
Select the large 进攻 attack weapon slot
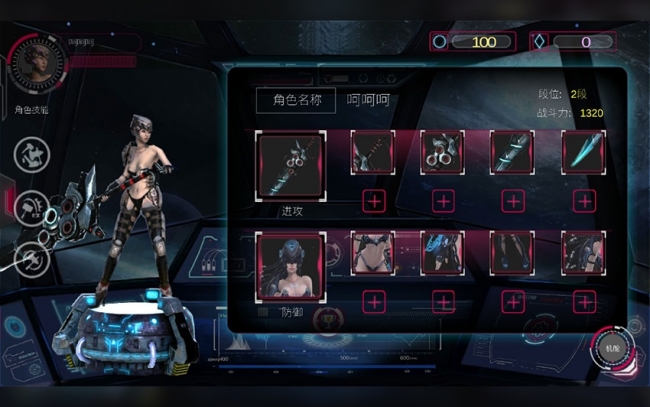click(290, 164)
